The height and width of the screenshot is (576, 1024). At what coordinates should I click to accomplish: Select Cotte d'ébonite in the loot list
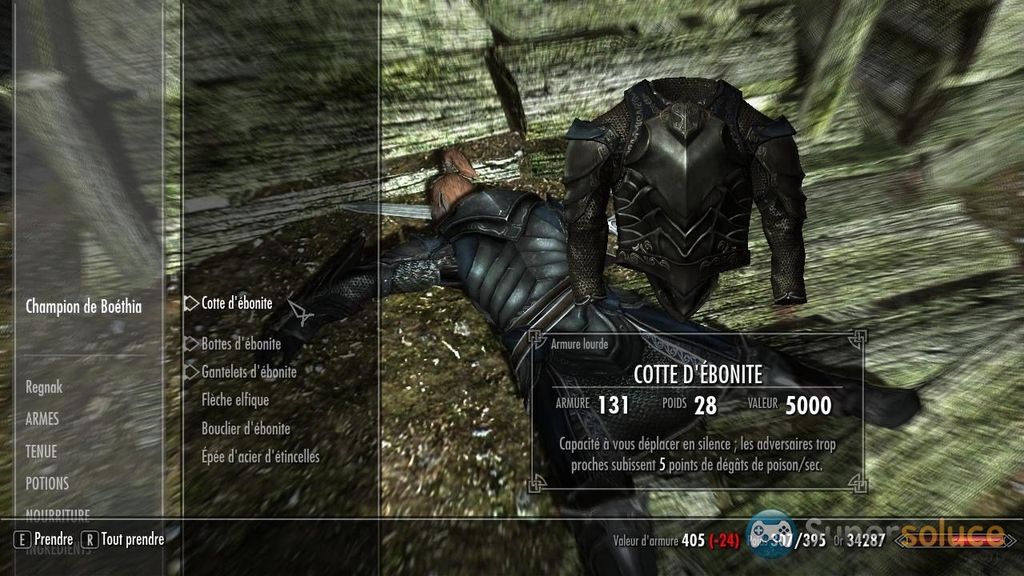coord(236,302)
